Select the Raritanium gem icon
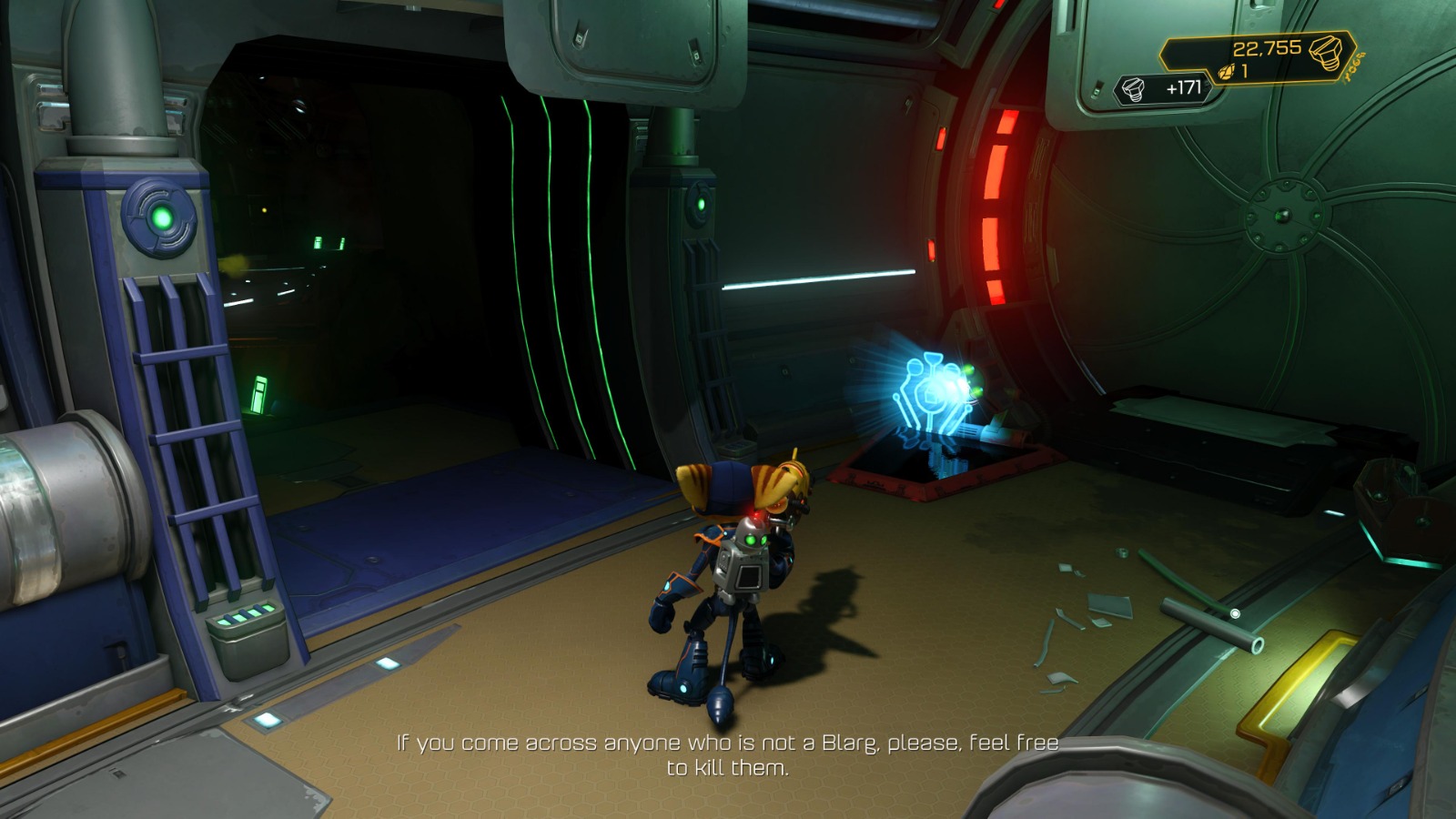The height and width of the screenshot is (819, 1456). point(1226,70)
